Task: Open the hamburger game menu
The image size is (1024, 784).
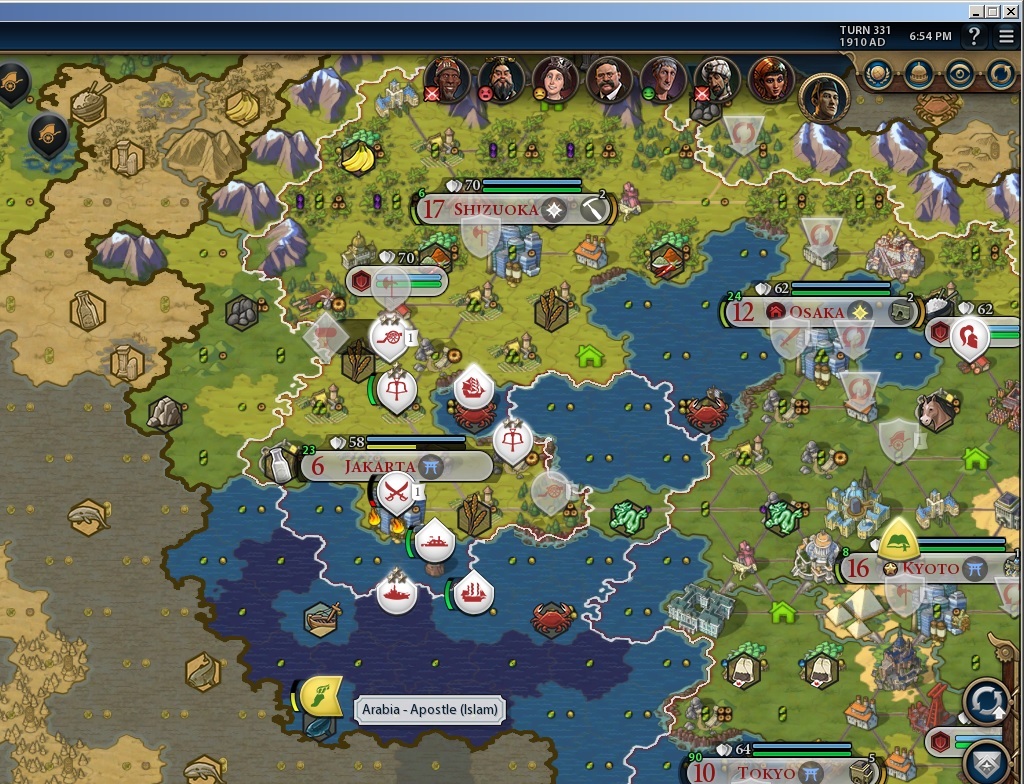Action: click(x=1006, y=37)
